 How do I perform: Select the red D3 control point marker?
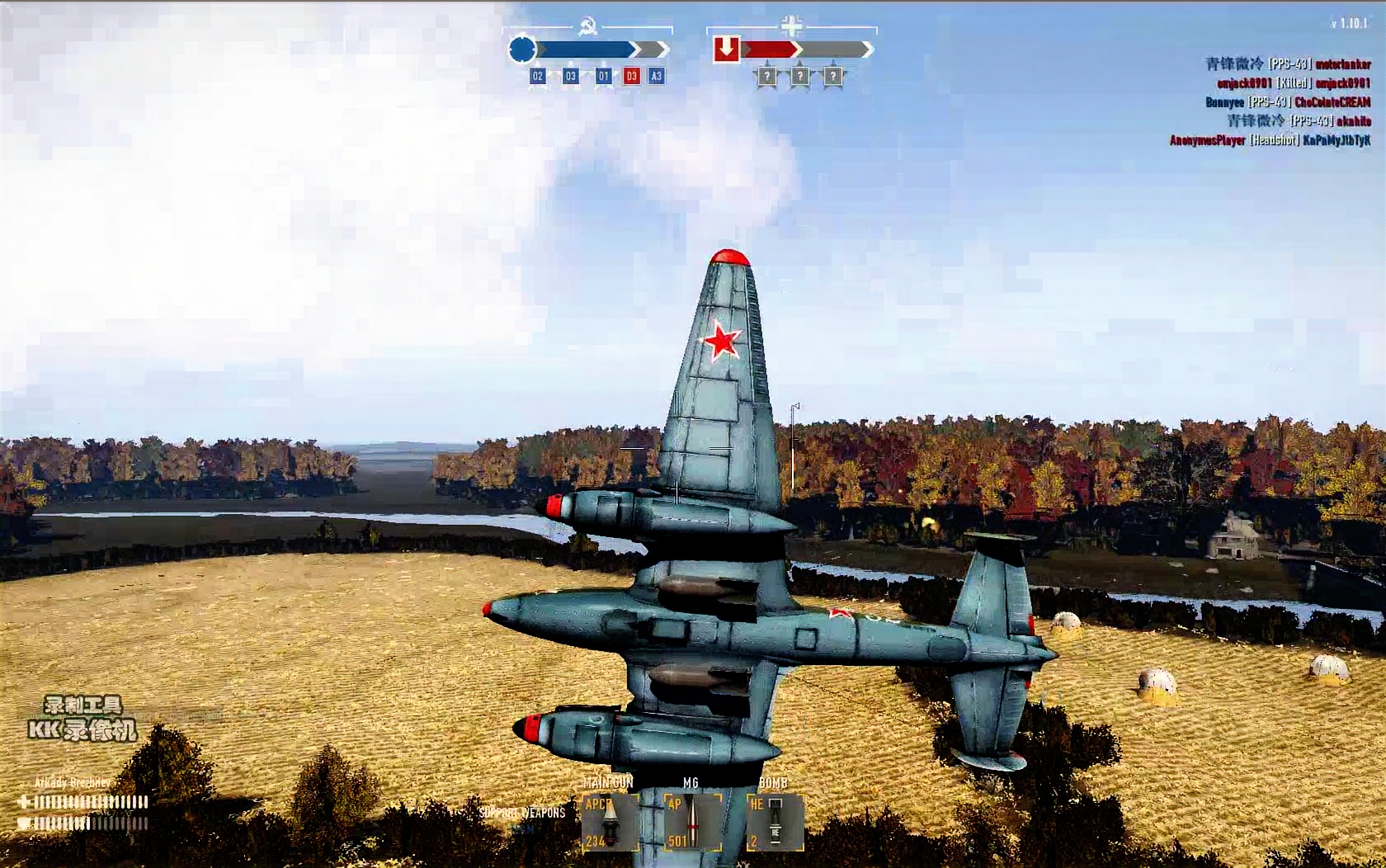(x=631, y=76)
